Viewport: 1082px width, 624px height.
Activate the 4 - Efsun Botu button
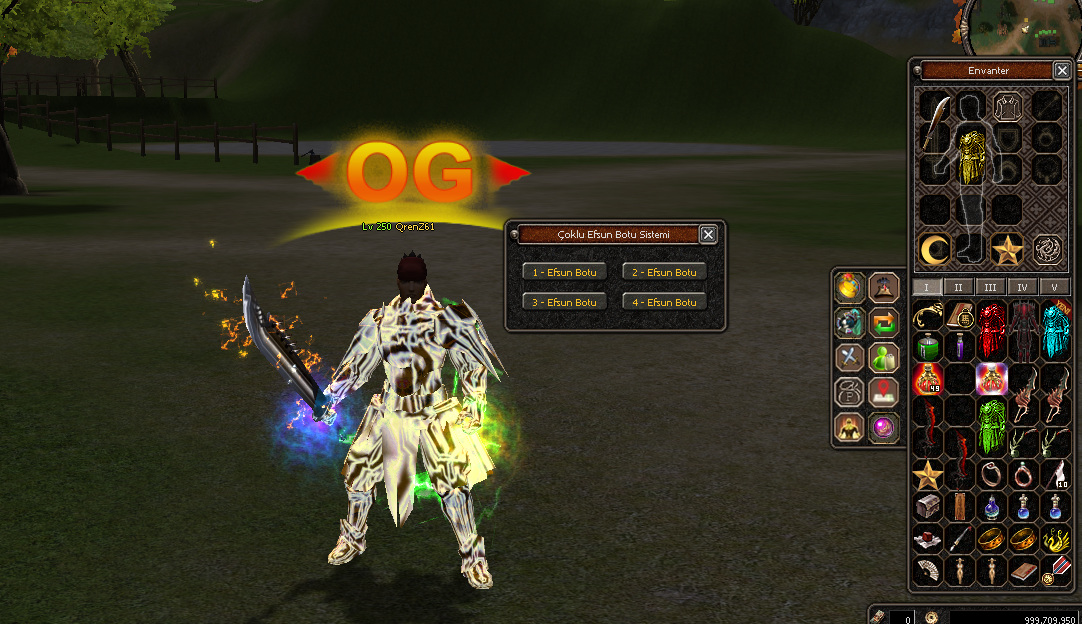pos(664,302)
